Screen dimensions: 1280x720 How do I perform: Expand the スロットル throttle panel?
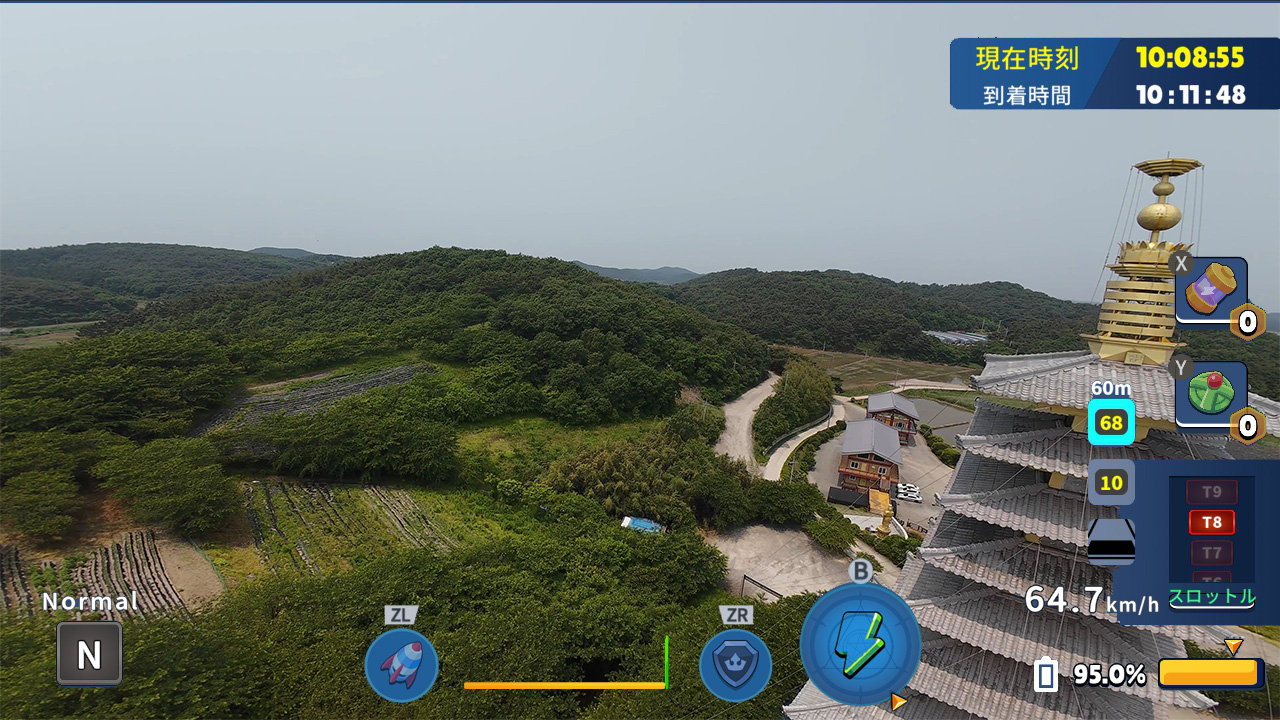[1213, 599]
